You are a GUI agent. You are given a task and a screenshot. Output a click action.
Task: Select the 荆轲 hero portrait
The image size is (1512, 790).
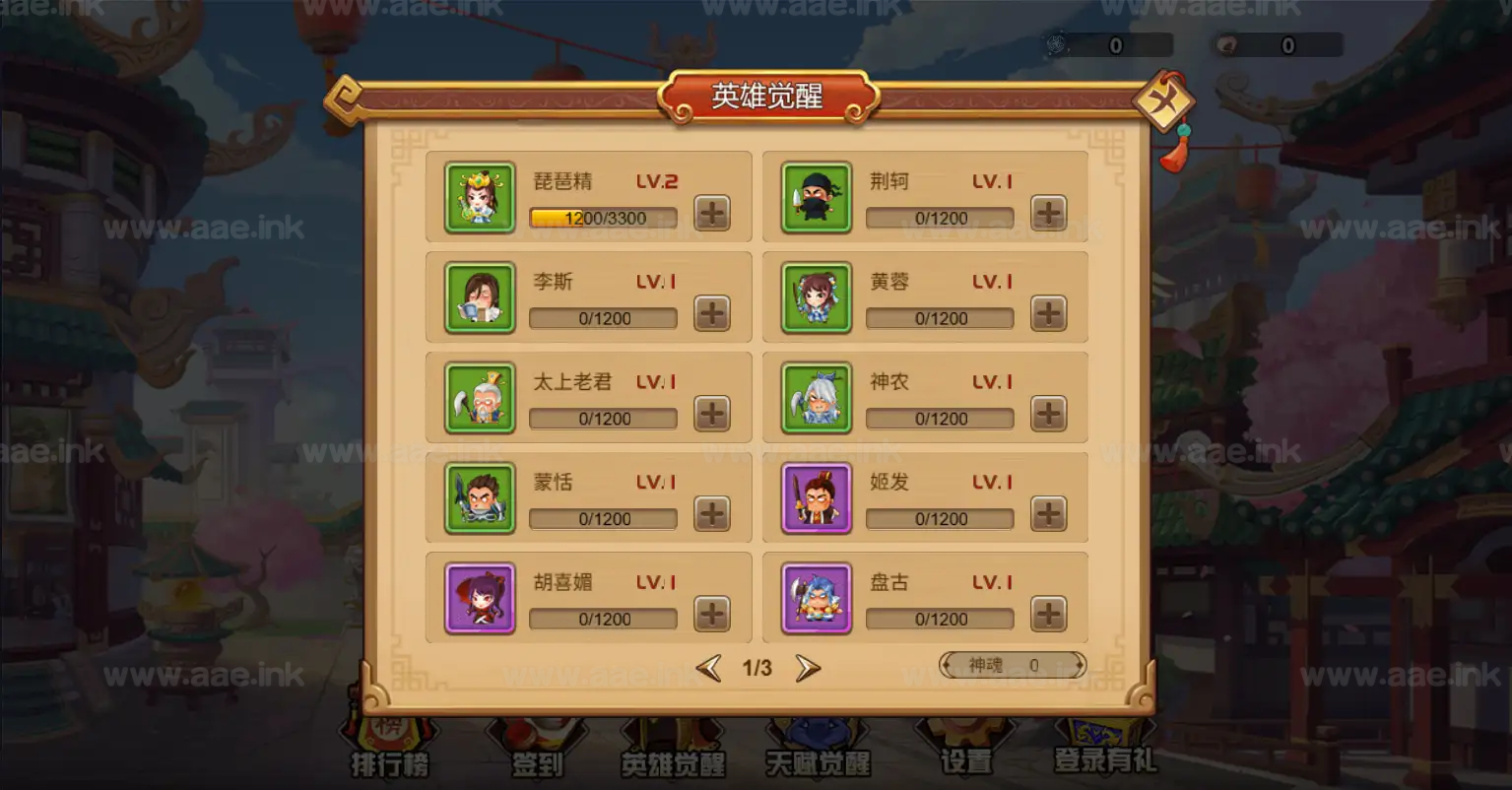[x=816, y=197]
